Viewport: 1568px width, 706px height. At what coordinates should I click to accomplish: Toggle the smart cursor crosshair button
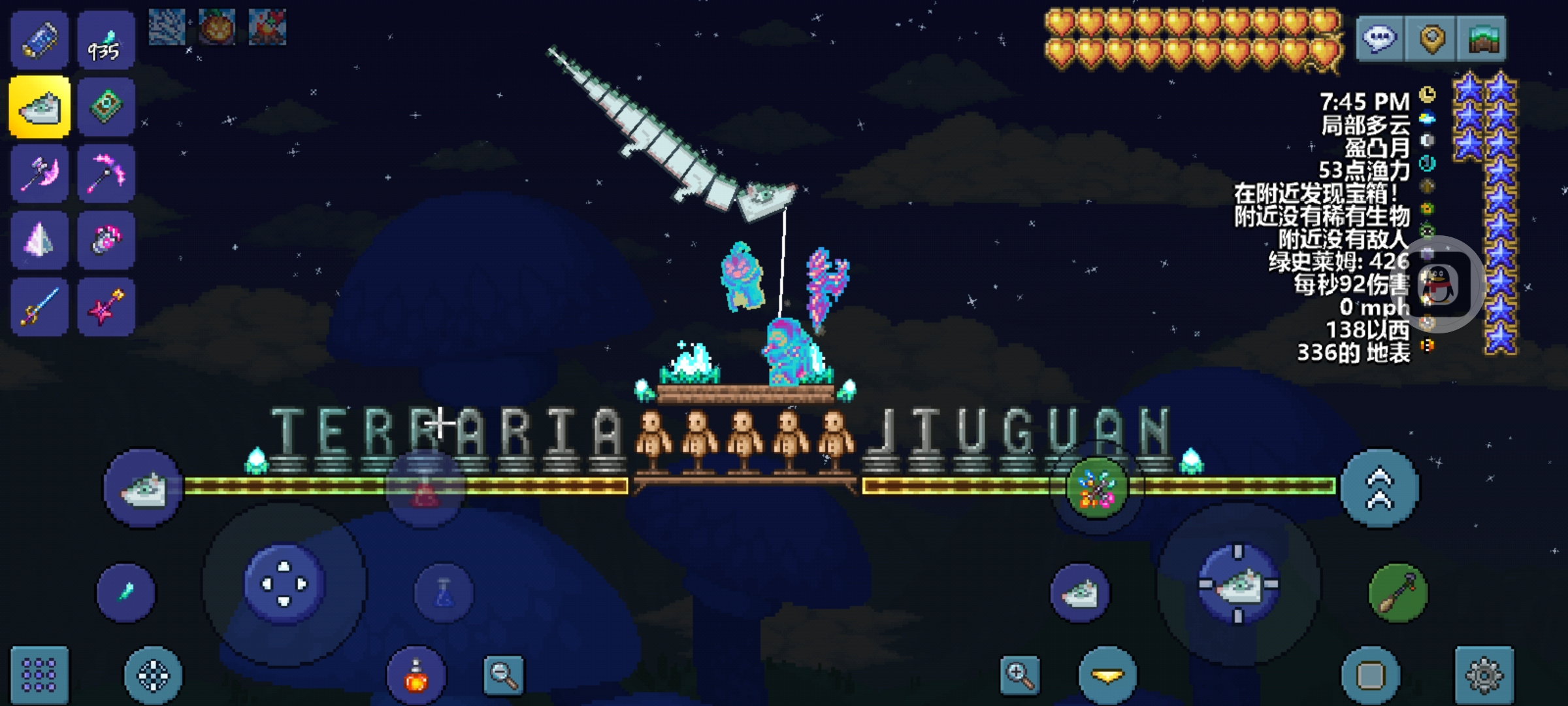pos(154,675)
